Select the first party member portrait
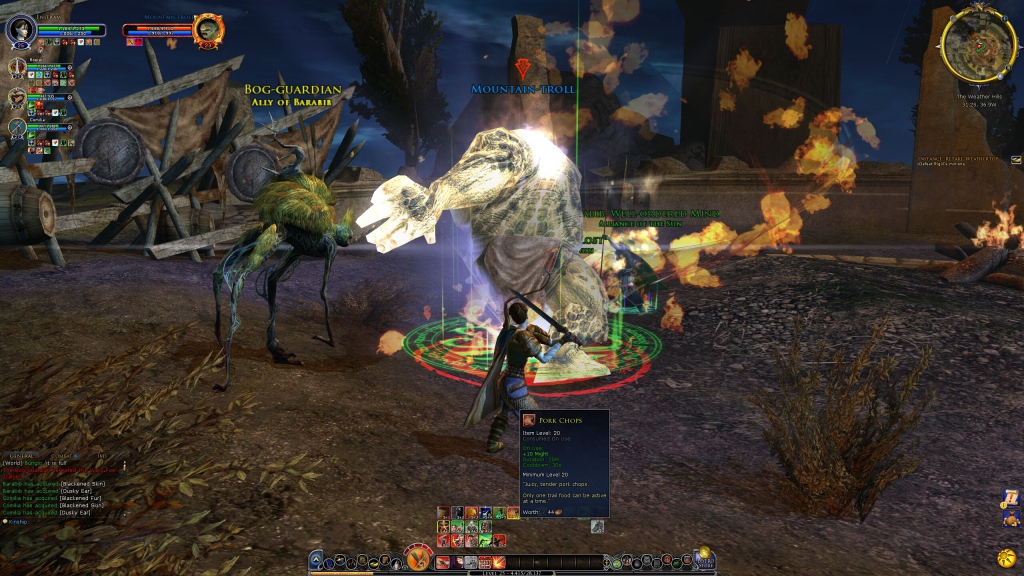Image resolution: width=1024 pixels, height=576 pixels. point(17,68)
